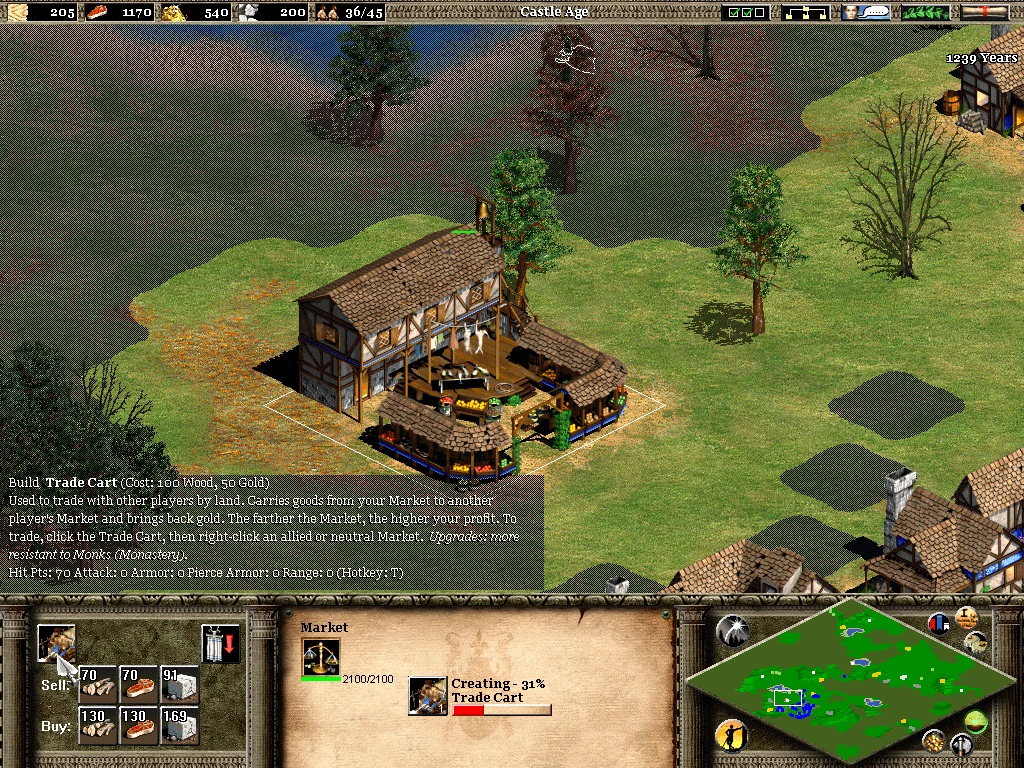Build a Trade Cart from the Market
The width and height of the screenshot is (1024, 768).
[x=56, y=642]
